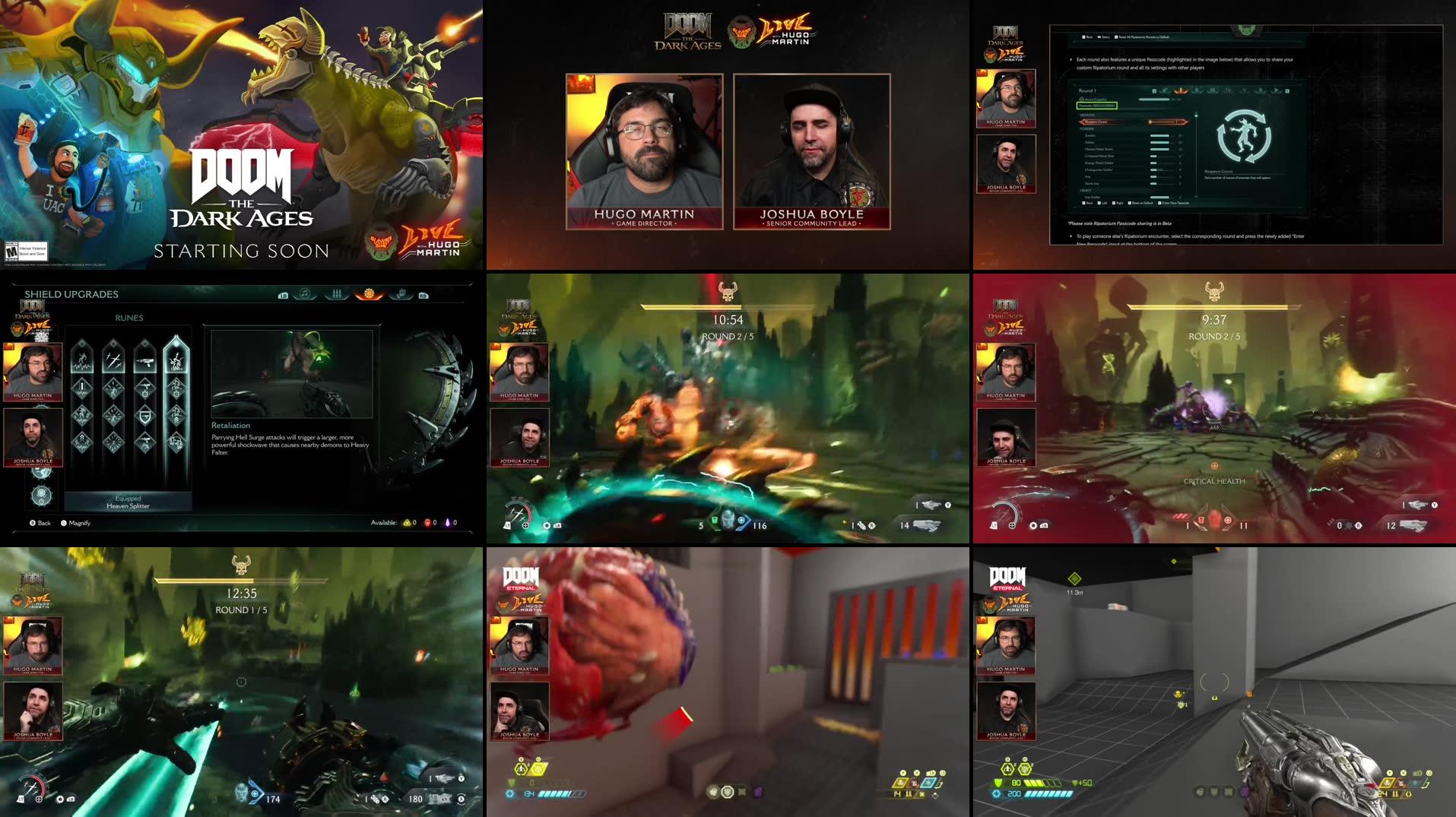Select the Retaliation rune in the RUNES panel
1456x817 pixels.
(x=177, y=362)
